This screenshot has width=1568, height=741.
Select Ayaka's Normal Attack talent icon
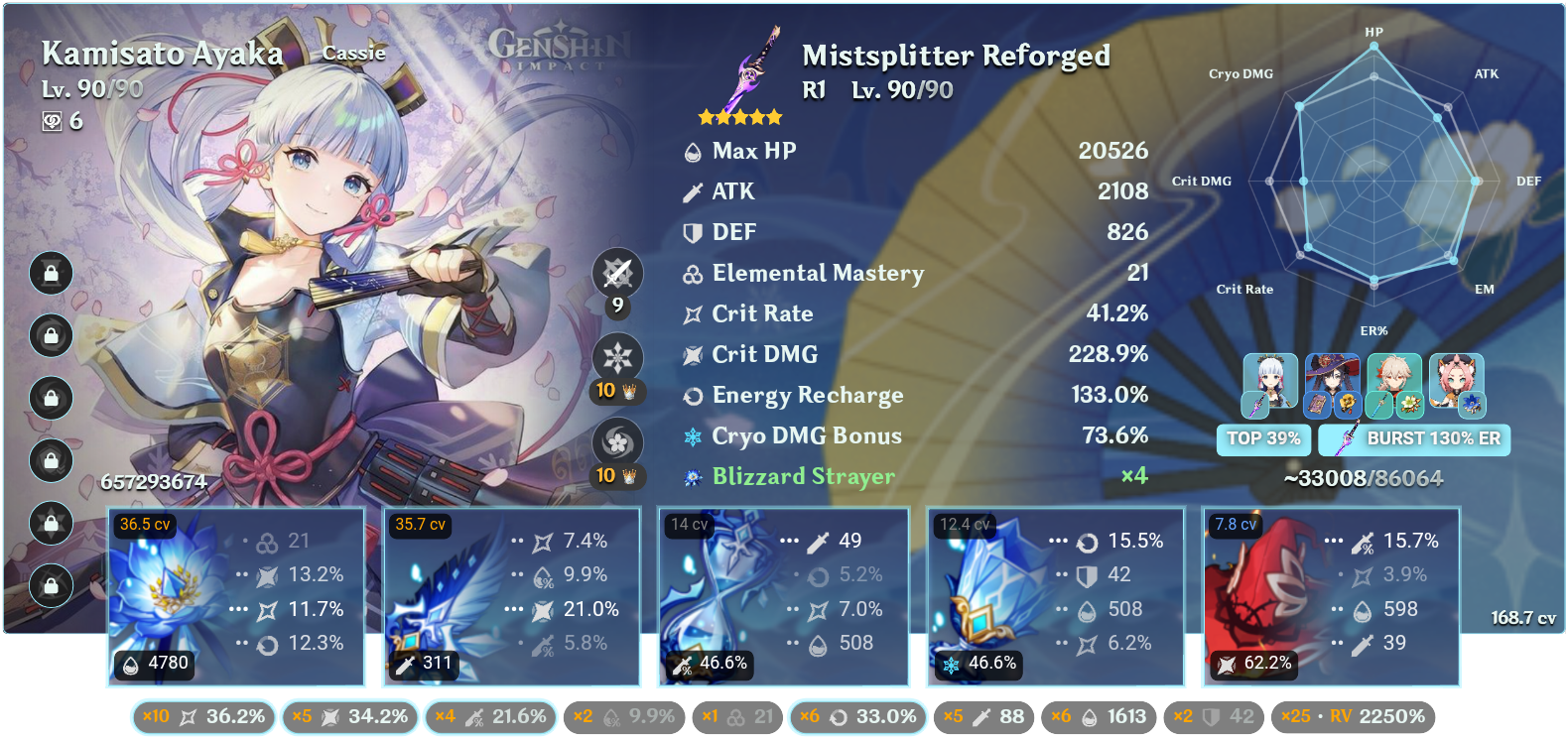click(617, 276)
